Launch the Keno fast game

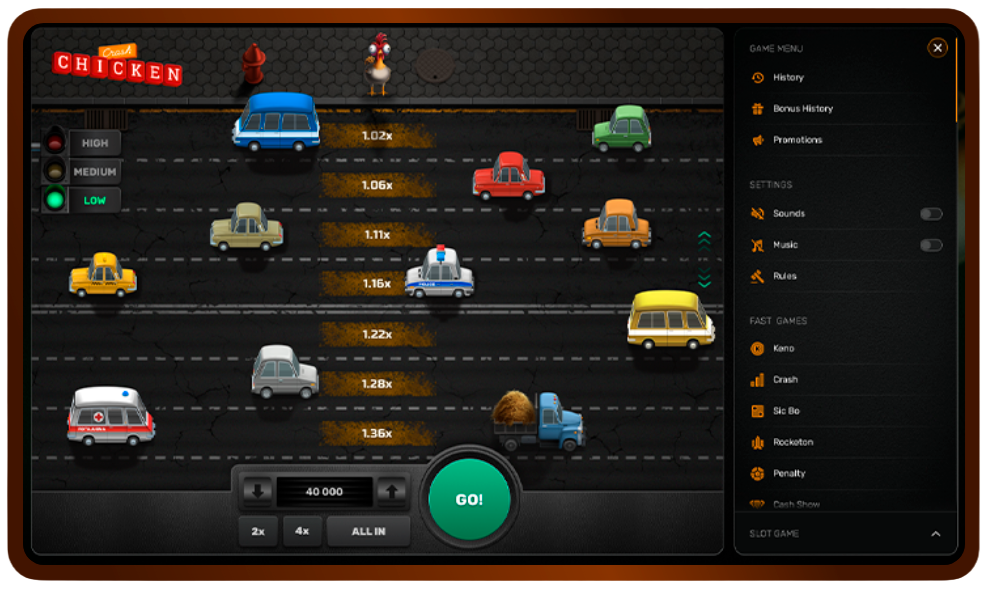pyautogui.click(x=783, y=348)
